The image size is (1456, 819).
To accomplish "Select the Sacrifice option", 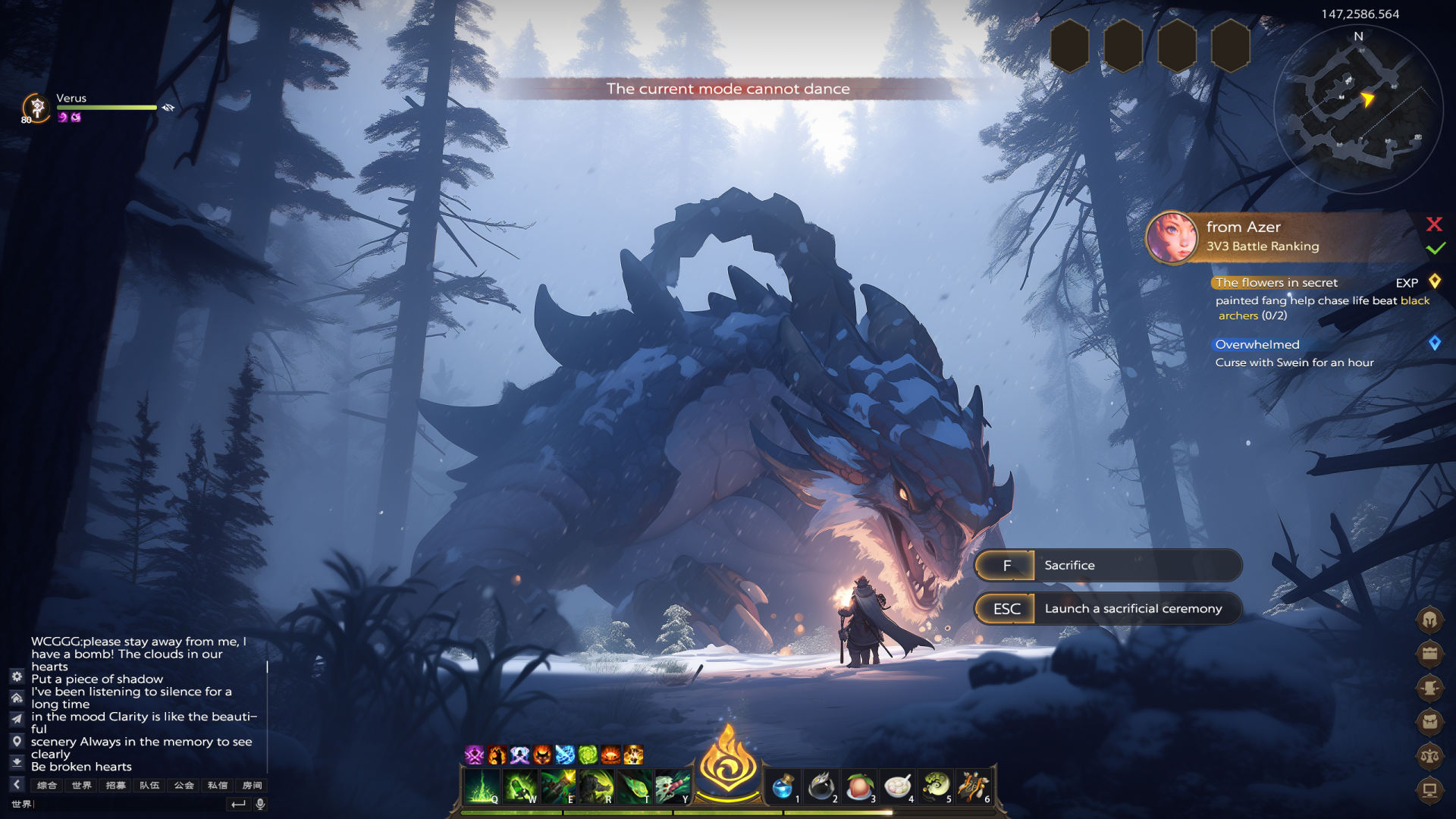I will click(1108, 565).
